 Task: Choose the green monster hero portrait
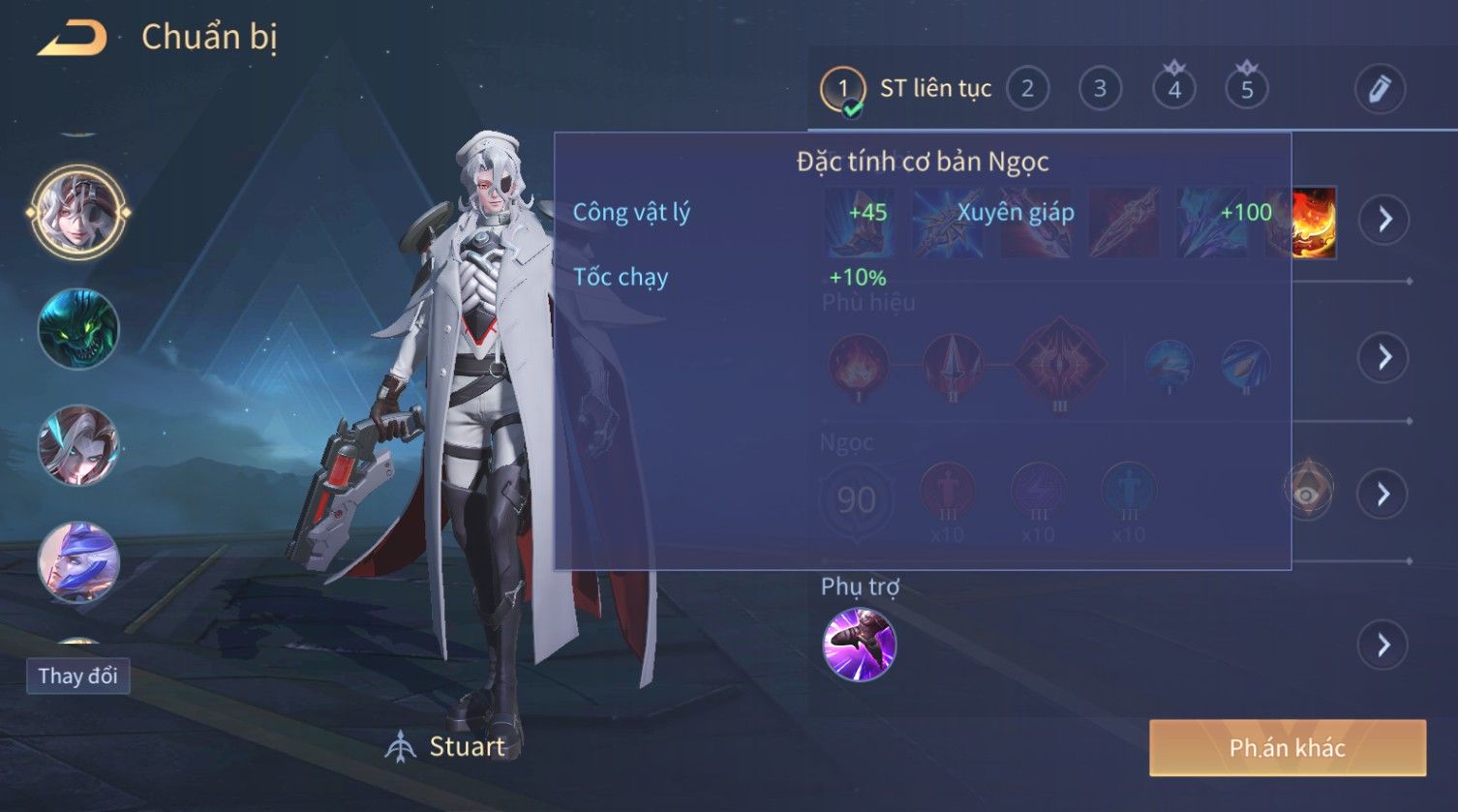click(77, 329)
